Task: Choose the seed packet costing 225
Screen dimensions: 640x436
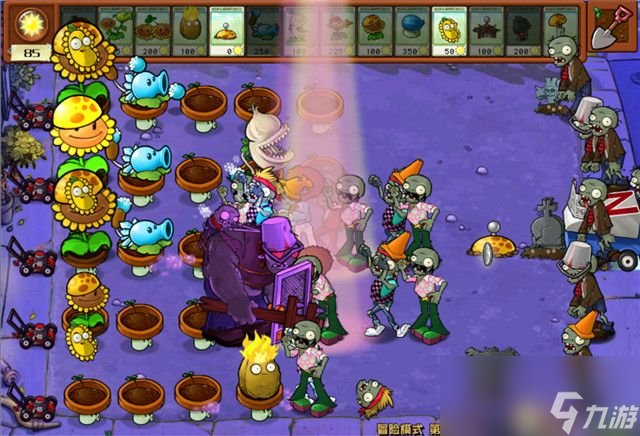Action: pyautogui.click(x=338, y=30)
